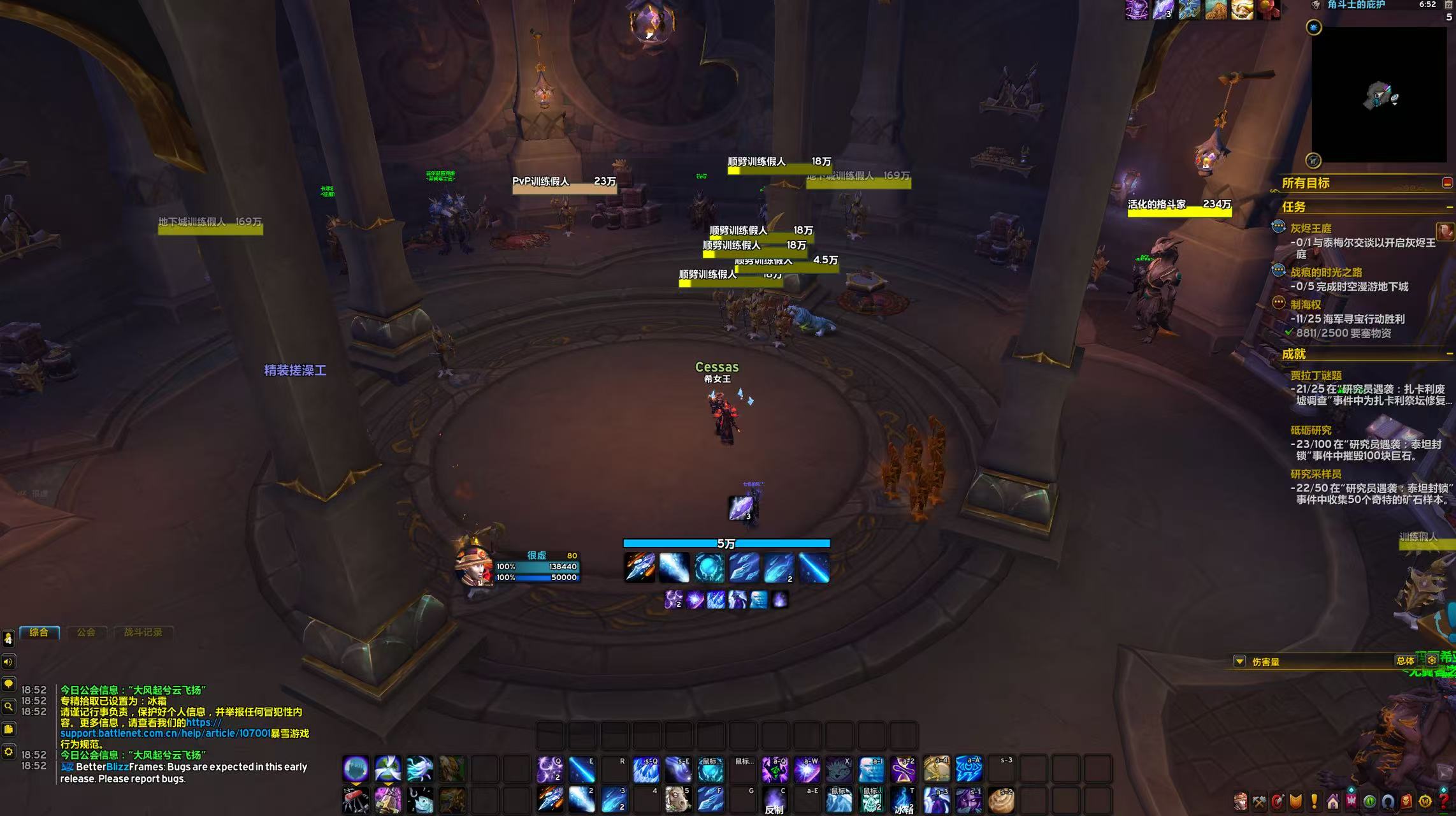This screenshot has width=1456, height=816.
Task: Click the 总体 button on the damage meter
Action: 1405,661
